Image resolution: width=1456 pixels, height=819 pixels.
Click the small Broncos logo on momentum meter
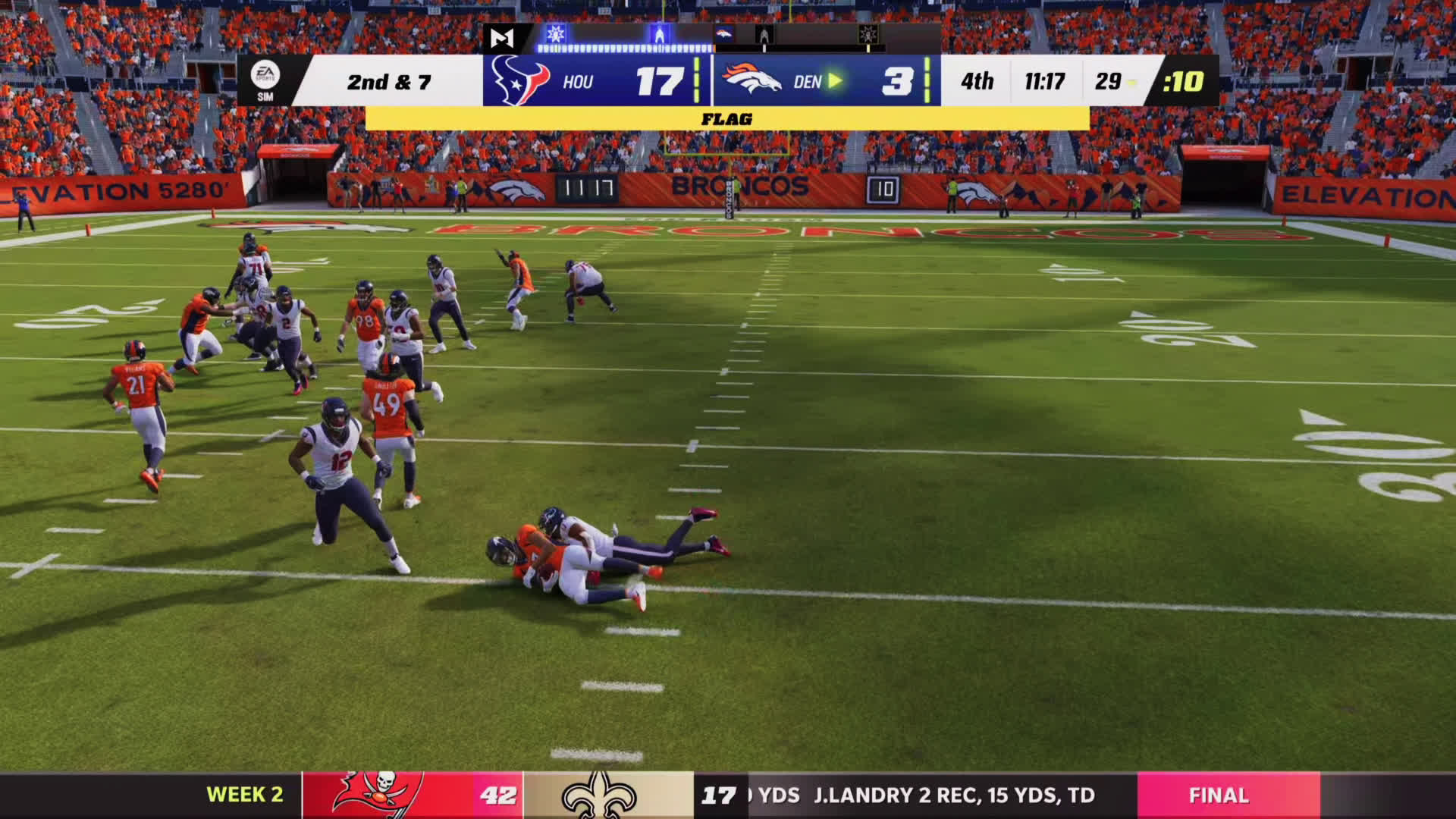[723, 34]
